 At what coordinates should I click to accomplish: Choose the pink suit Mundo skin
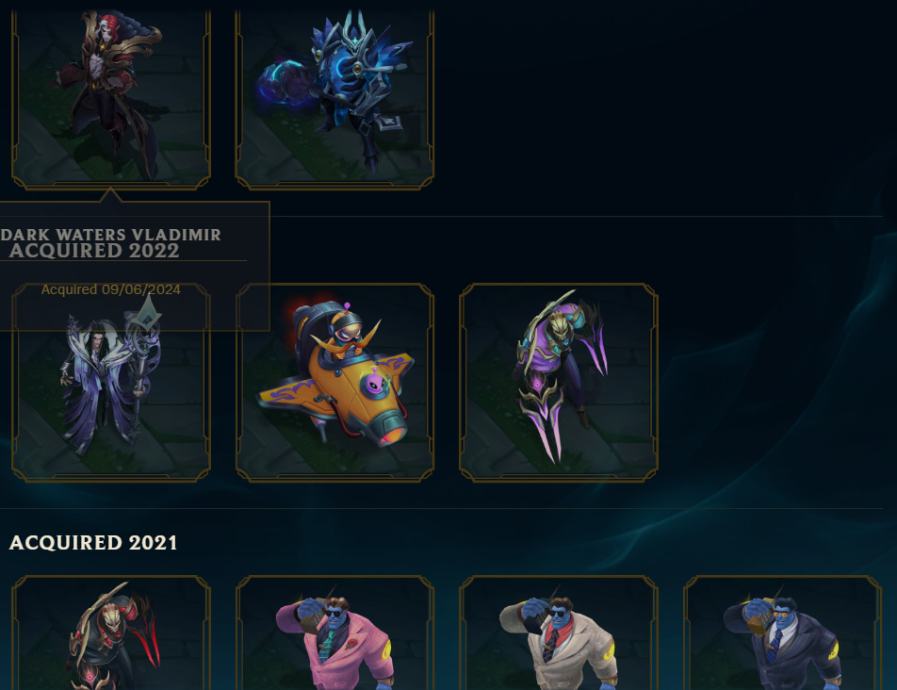334,634
